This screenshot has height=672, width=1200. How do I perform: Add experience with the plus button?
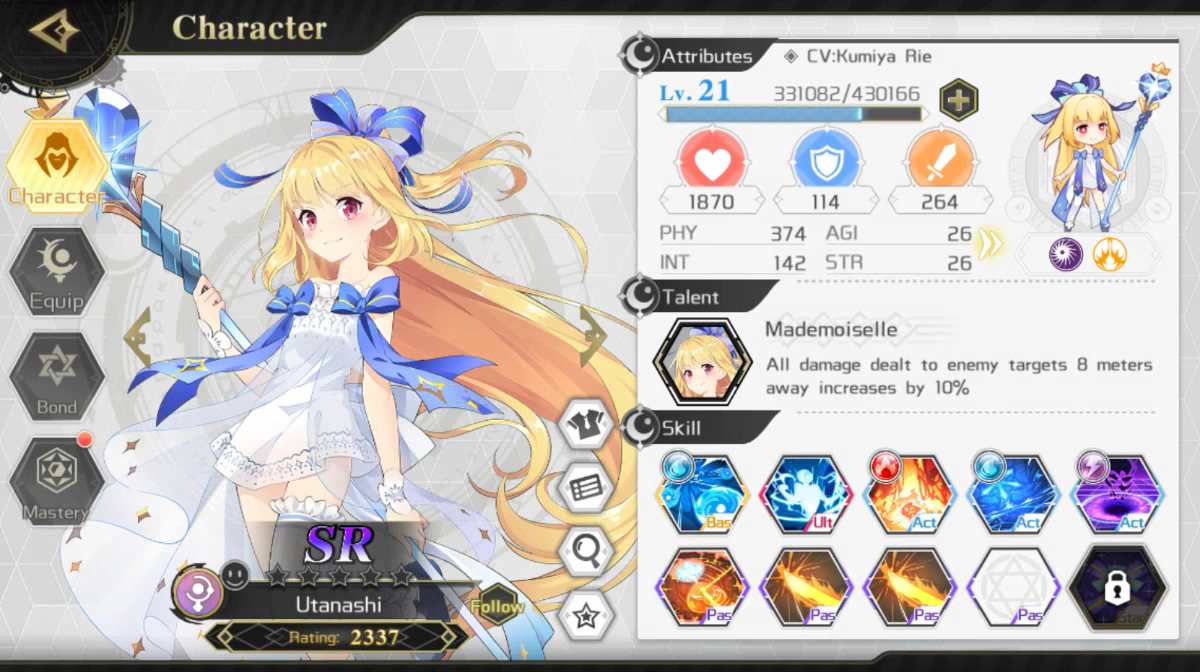[x=959, y=99]
